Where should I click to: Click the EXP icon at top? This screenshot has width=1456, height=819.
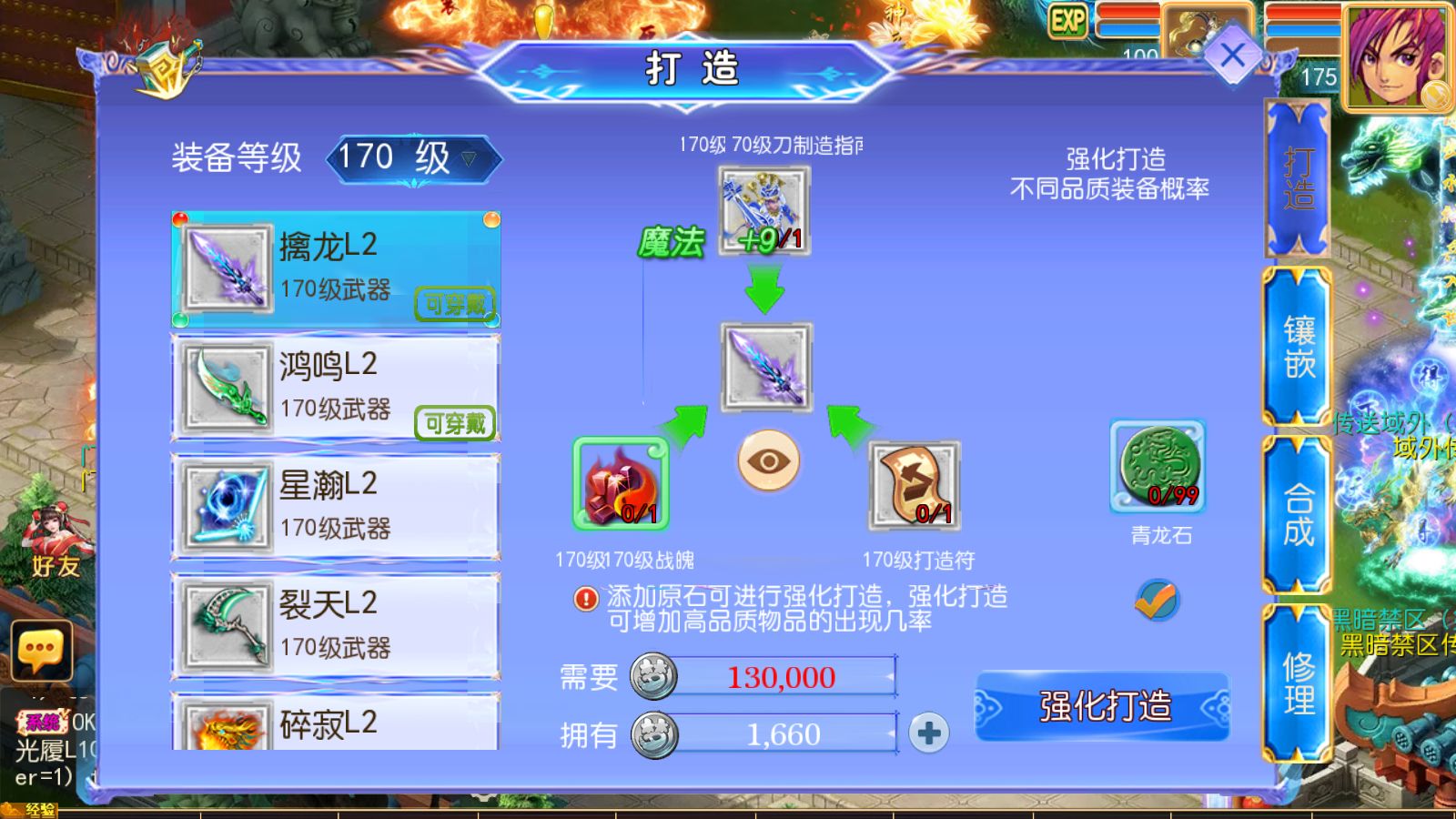click(1068, 18)
